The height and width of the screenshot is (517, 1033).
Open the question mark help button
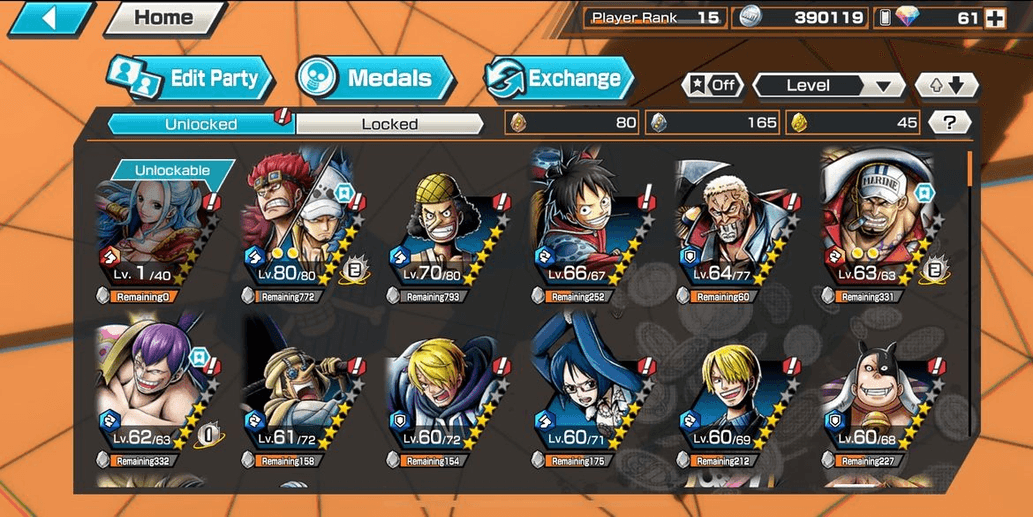click(949, 123)
